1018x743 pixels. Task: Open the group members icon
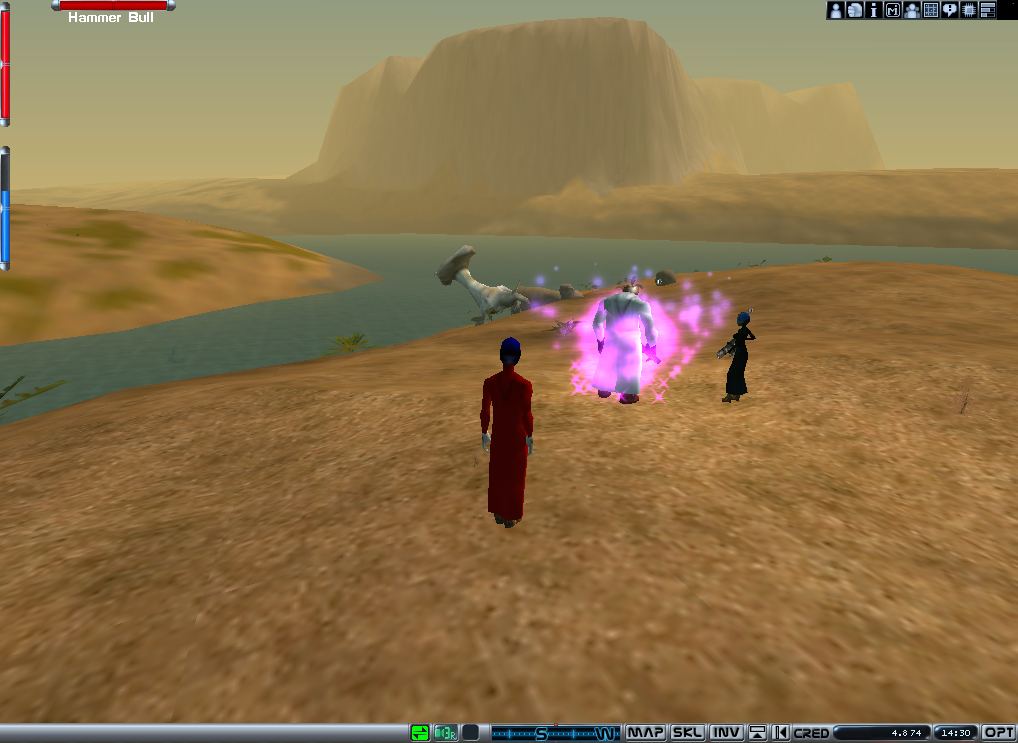tap(912, 10)
